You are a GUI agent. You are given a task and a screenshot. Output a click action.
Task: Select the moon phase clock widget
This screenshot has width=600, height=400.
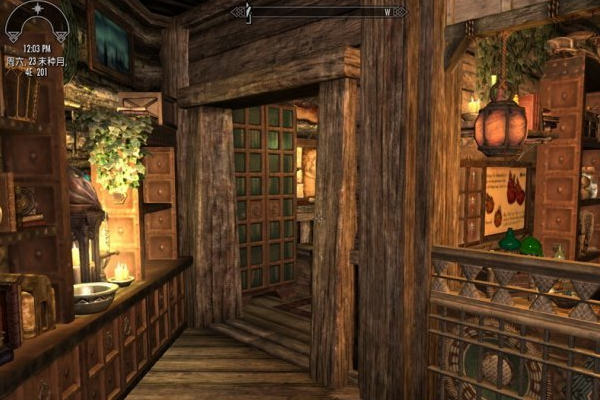(x=36, y=20)
